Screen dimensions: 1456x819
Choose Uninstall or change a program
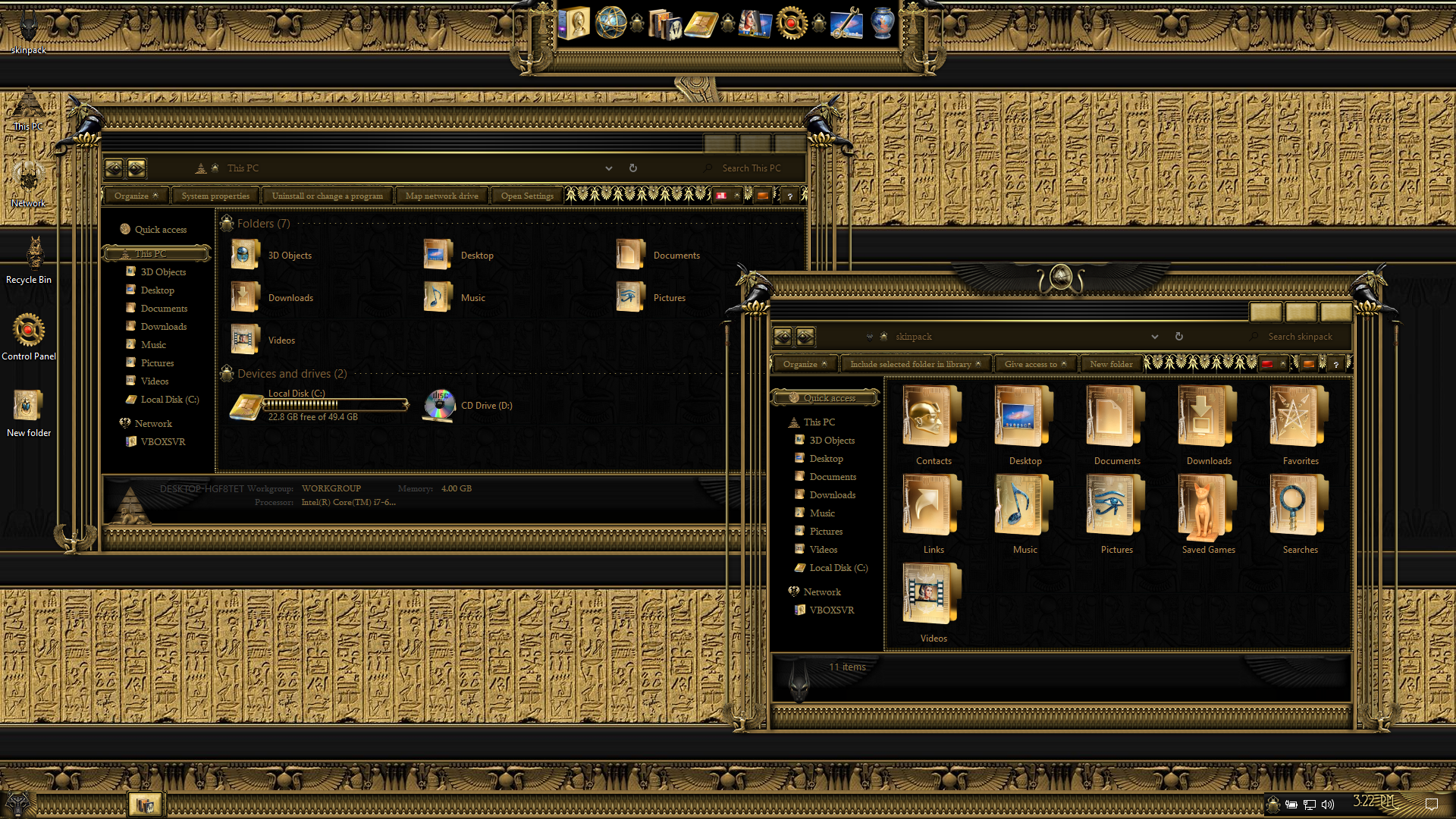click(x=328, y=196)
